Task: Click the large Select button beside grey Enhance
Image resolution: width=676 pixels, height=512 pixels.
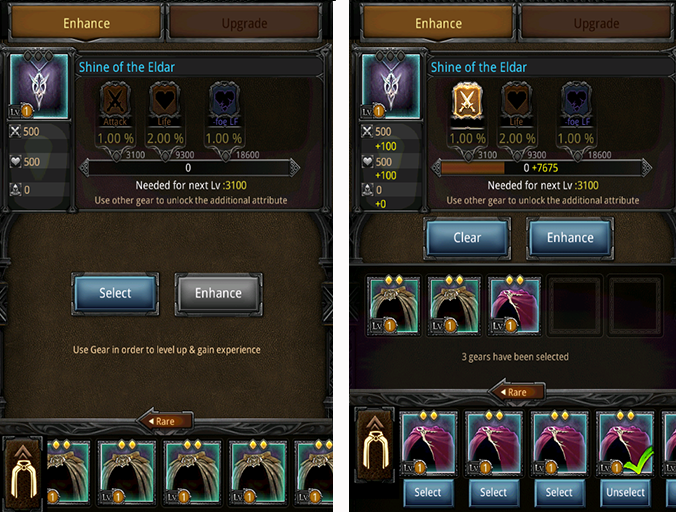Action: [x=115, y=293]
